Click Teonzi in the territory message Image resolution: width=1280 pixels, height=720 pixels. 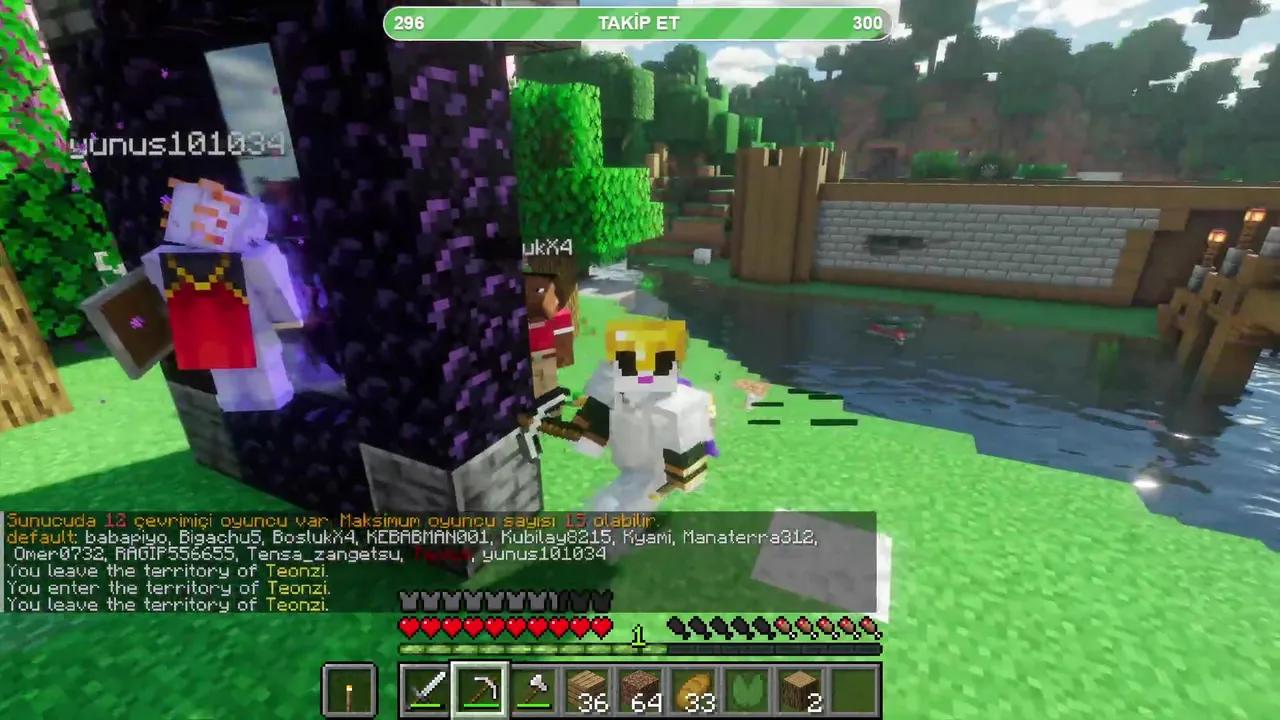tap(297, 571)
